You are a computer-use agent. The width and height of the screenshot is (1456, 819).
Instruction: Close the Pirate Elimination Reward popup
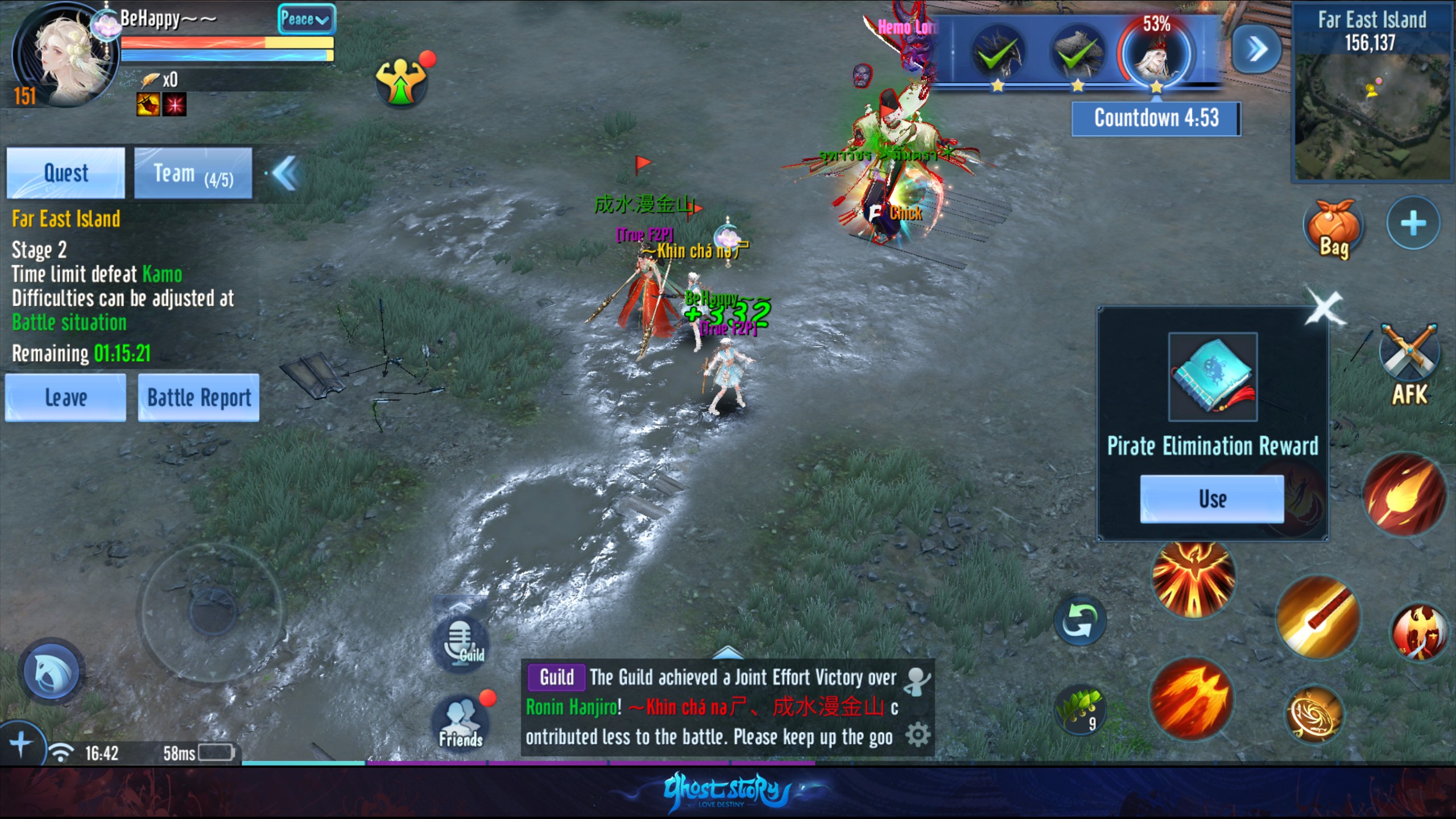[1324, 307]
